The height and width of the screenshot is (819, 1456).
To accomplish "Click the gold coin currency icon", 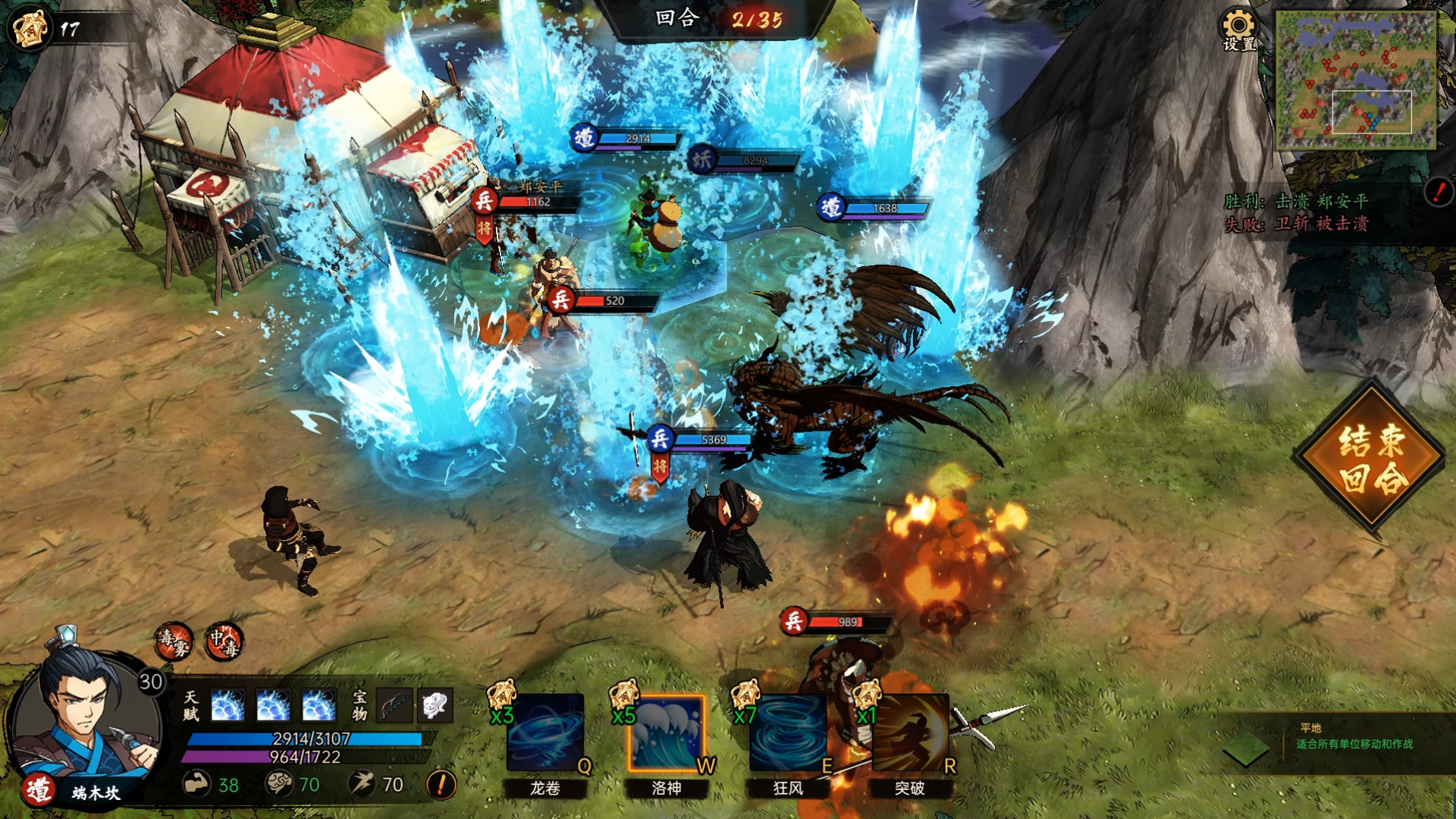I will coord(29,28).
